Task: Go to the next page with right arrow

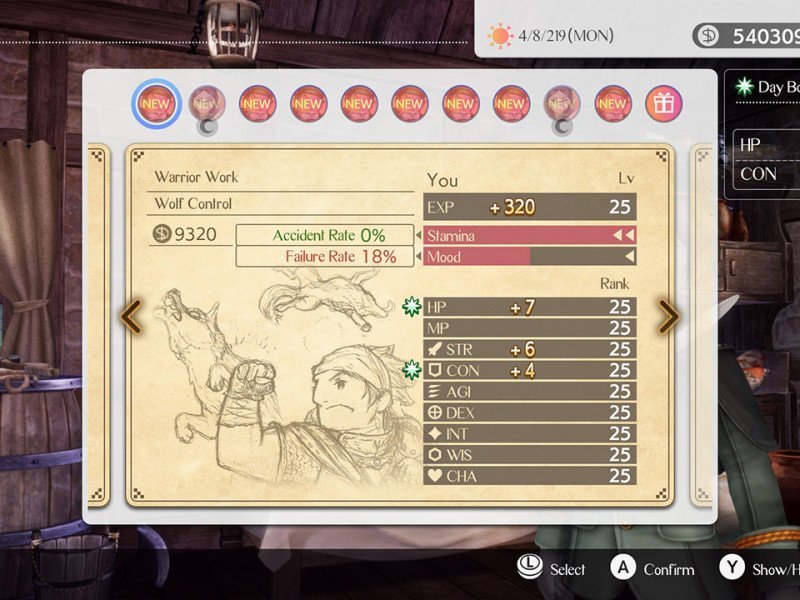Action: tap(668, 317)
